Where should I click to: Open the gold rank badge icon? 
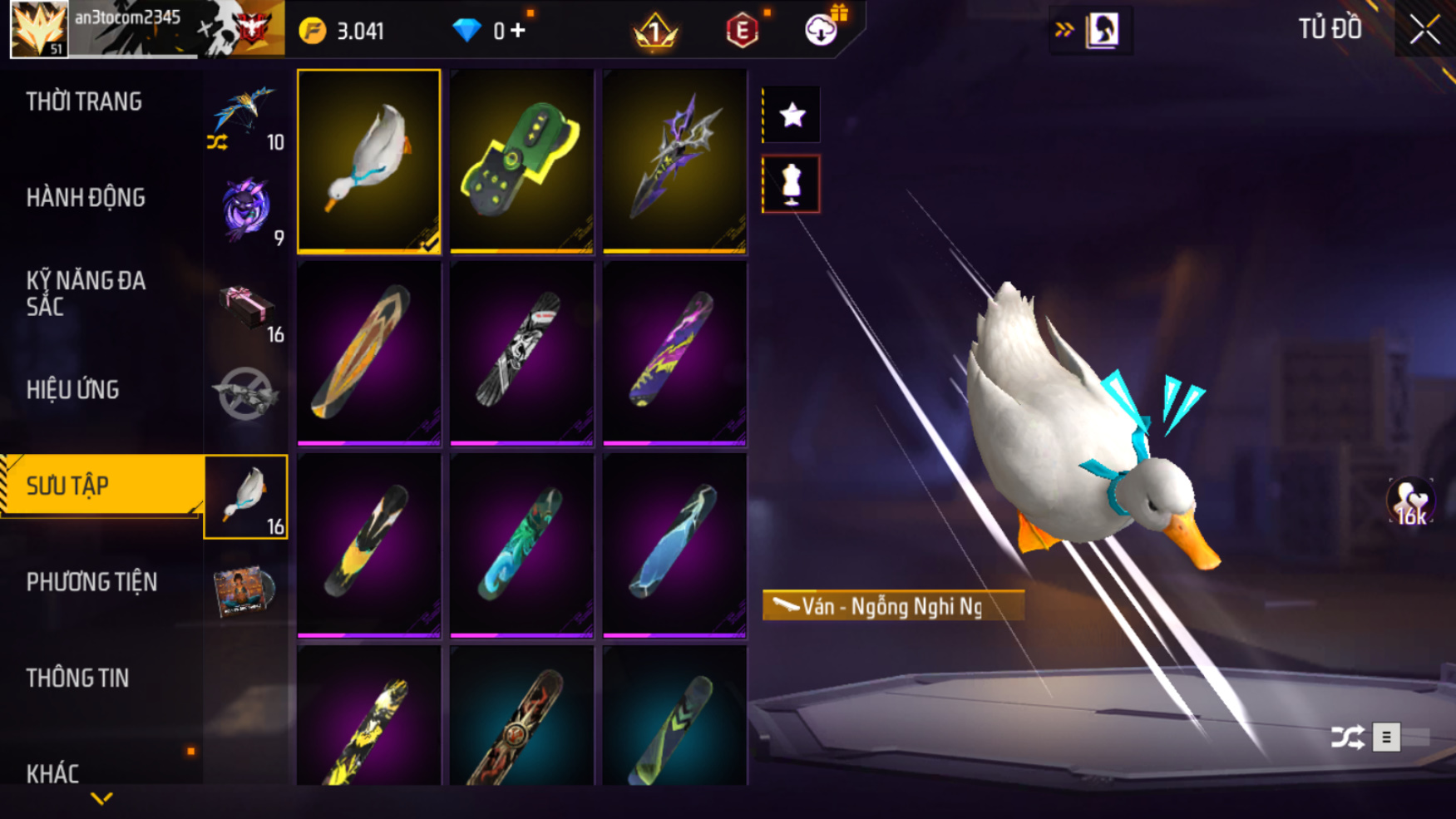655,31
